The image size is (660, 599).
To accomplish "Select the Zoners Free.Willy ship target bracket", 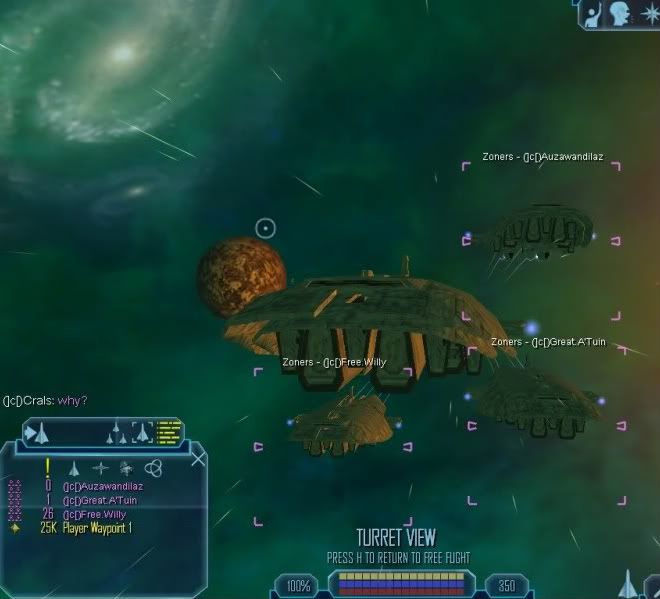I will (332, 408).
